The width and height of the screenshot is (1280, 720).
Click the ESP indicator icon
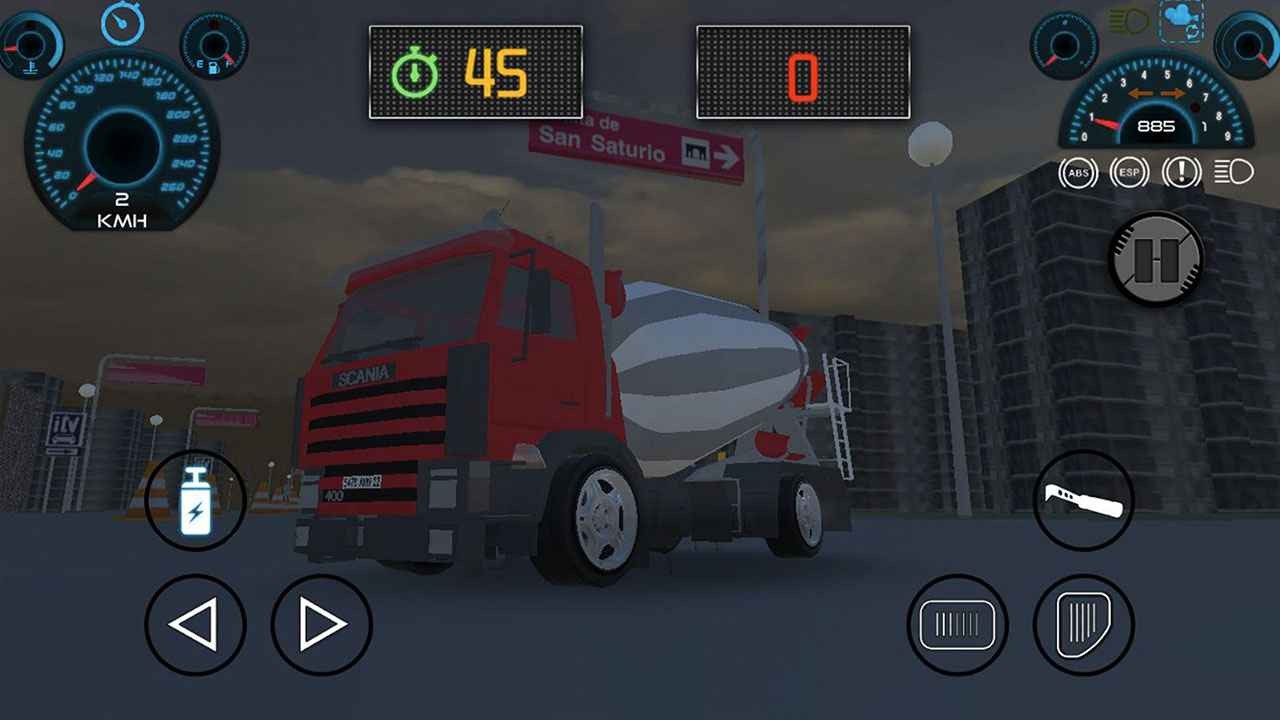coord(1129,171)
